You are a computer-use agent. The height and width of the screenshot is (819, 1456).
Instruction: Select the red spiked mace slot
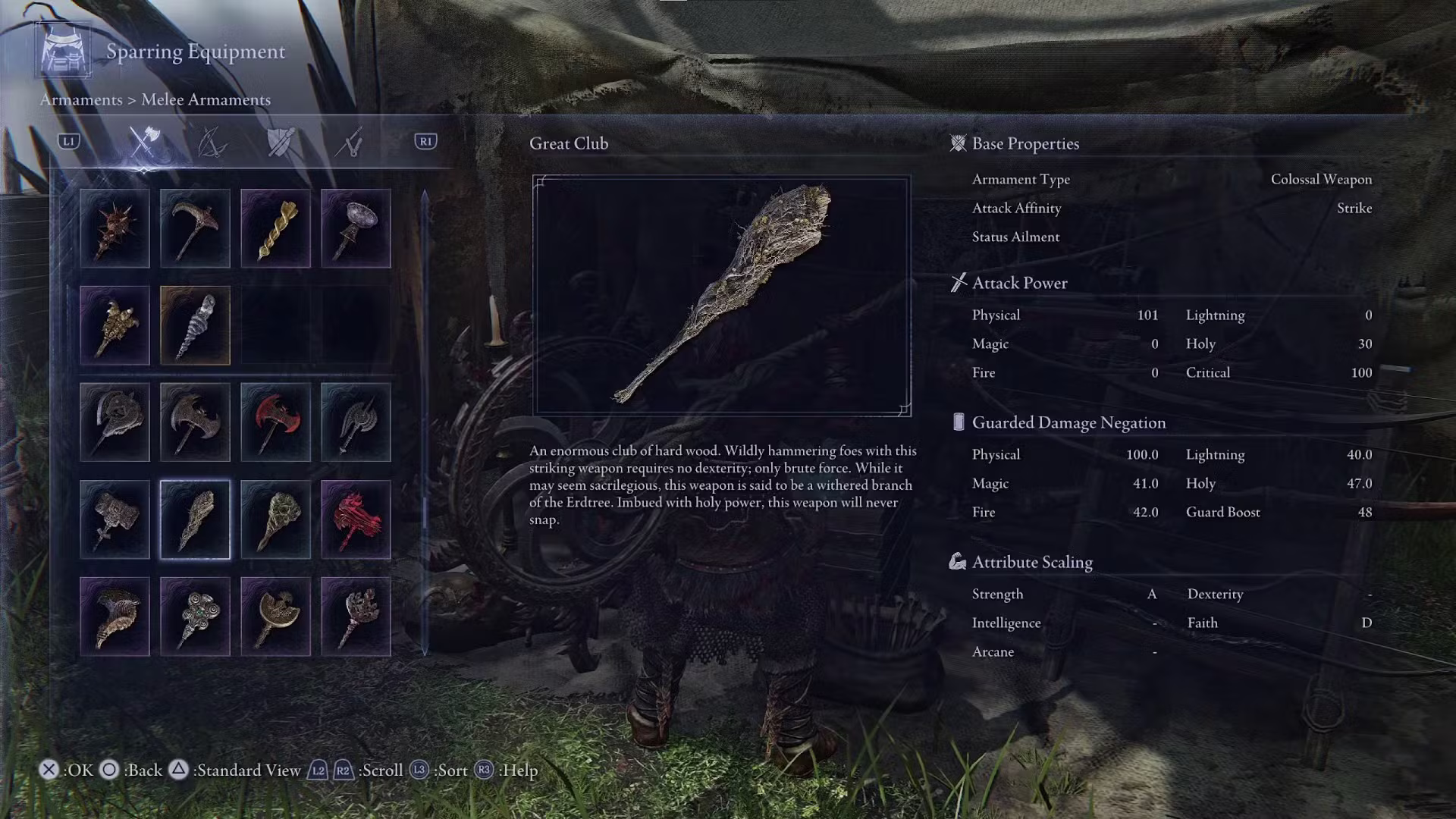point(115,228)
